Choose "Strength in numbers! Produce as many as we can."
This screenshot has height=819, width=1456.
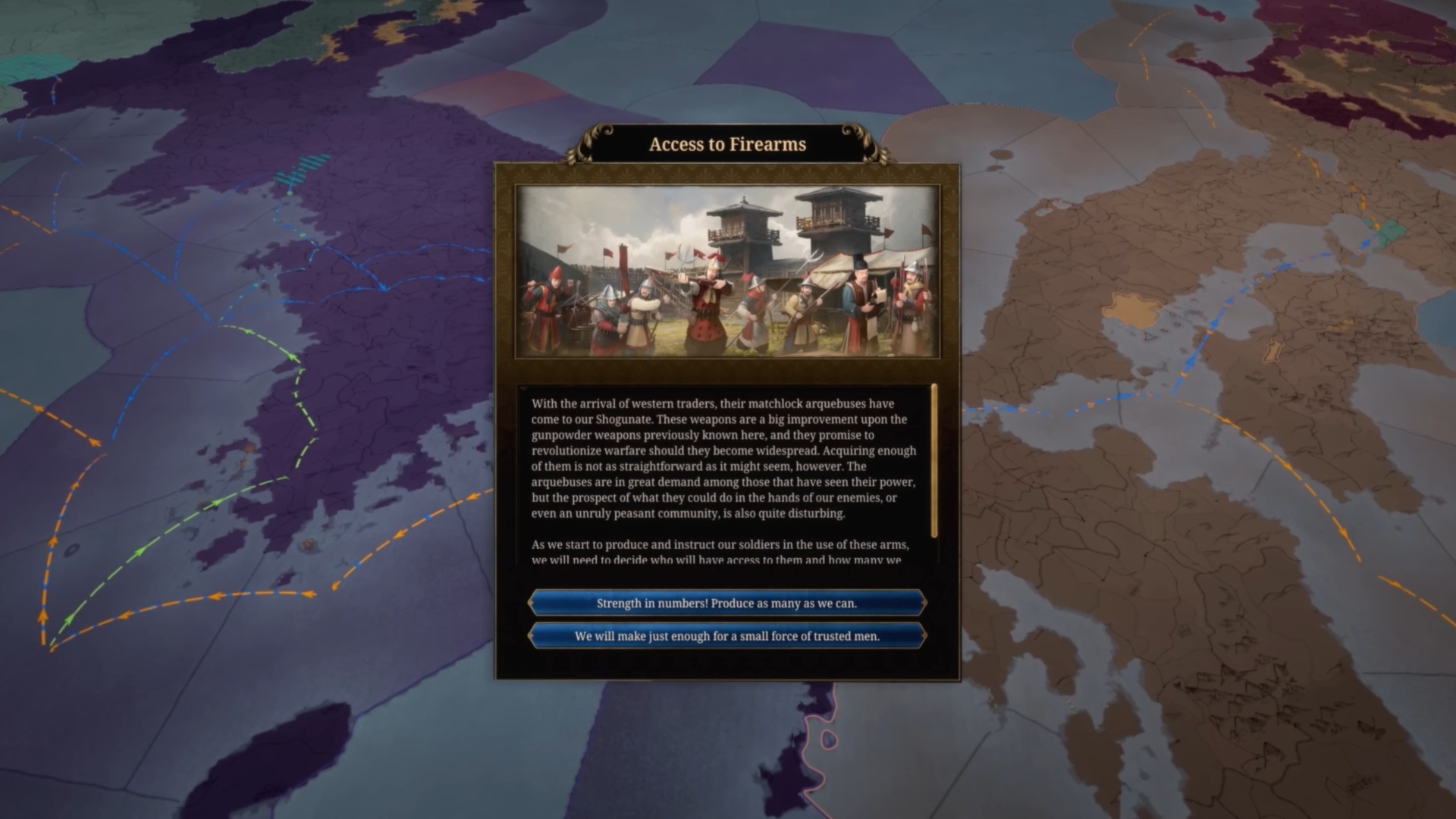[x=726, y=603]
